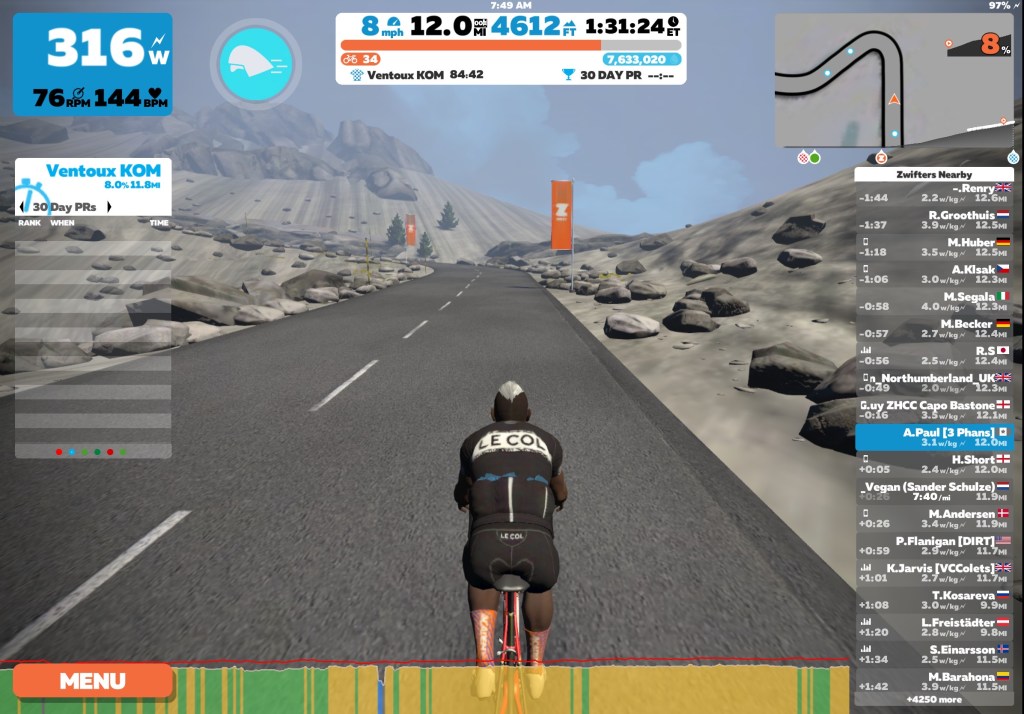Viewport: 1024px width, 714px height.
Task: Select R.Groothuis in Zwifters Nearby
Action: [934, 220]
